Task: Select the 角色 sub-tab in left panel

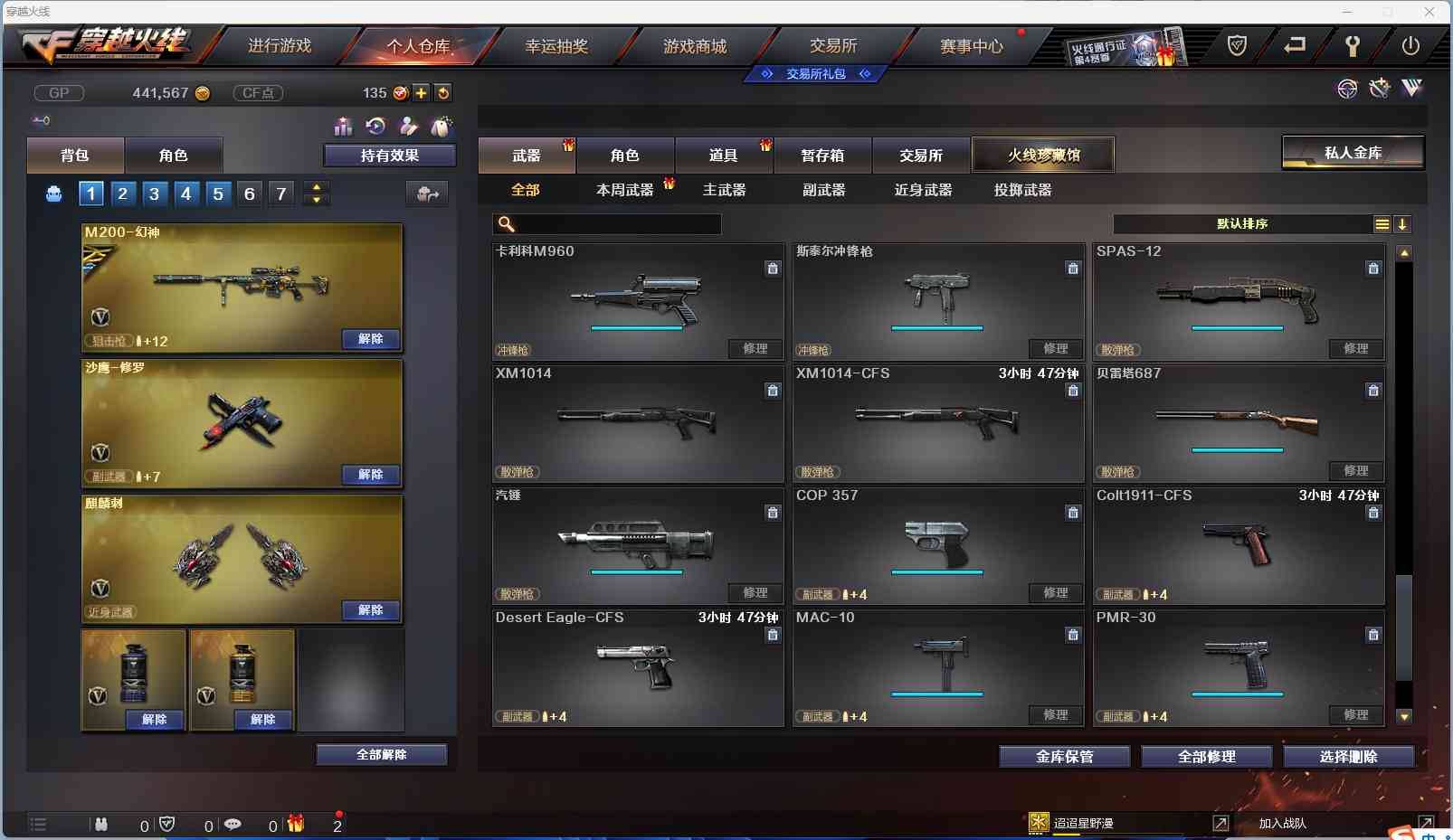Action: pyautogui.click(x=174, y=155)
